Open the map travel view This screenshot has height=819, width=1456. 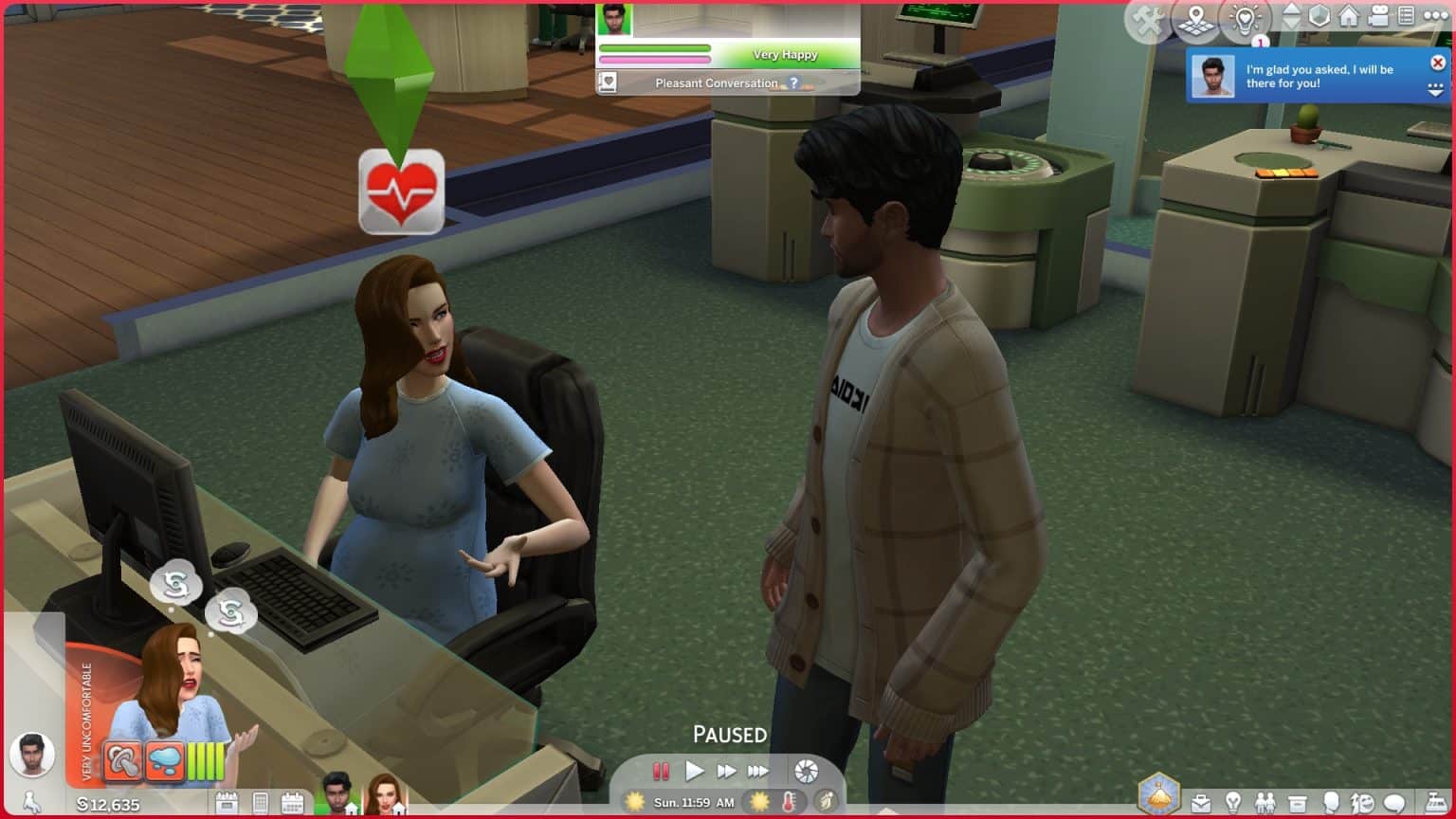[x=1196, y=20]
